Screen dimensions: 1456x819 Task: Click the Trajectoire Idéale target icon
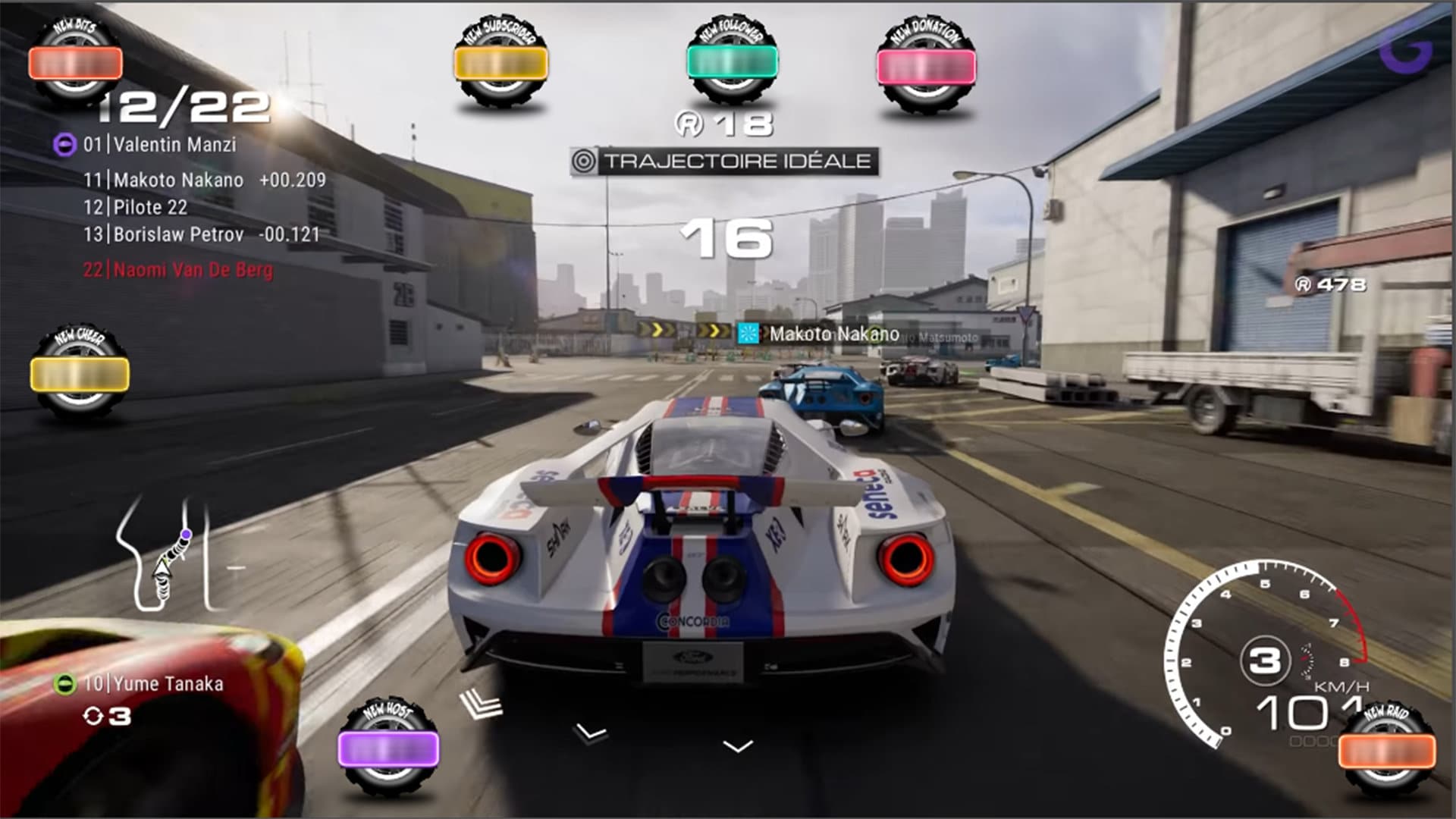coord(583,159)
